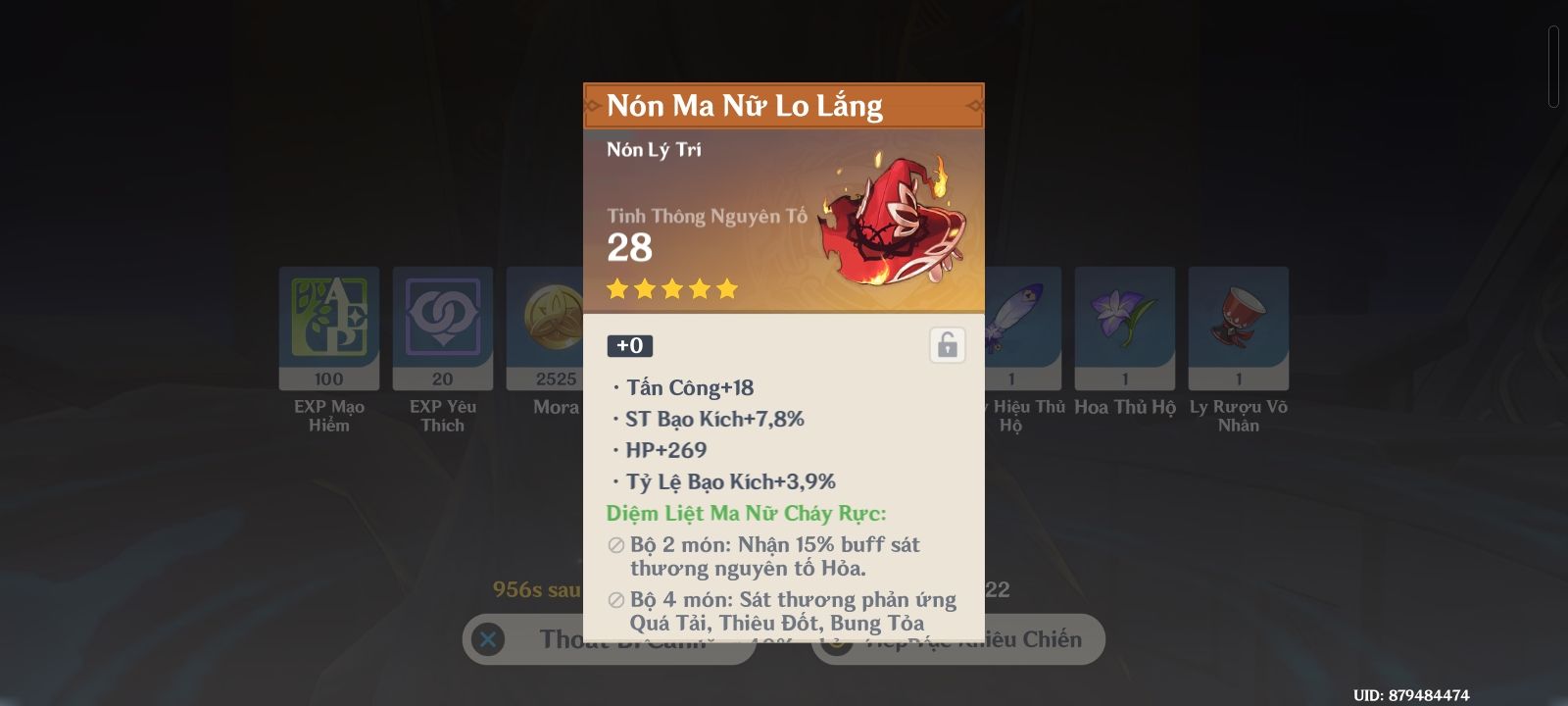Click the X icon on Thoát Bí Cảnh

487,639
